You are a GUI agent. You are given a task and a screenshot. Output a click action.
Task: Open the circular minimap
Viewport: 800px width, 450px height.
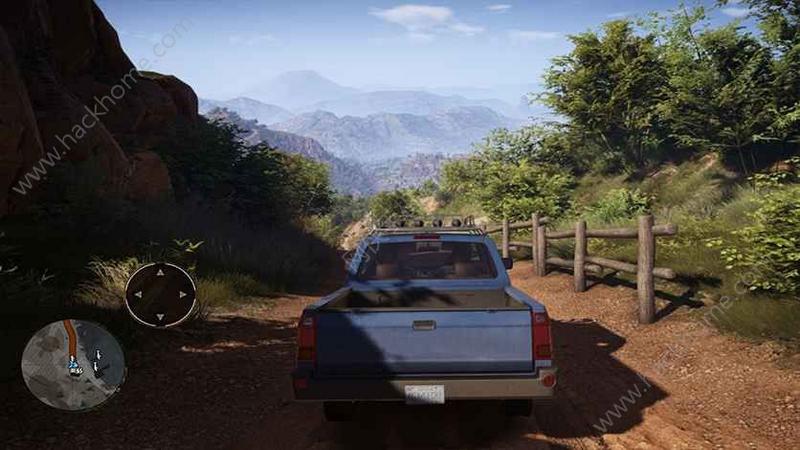tap(73, 364)
